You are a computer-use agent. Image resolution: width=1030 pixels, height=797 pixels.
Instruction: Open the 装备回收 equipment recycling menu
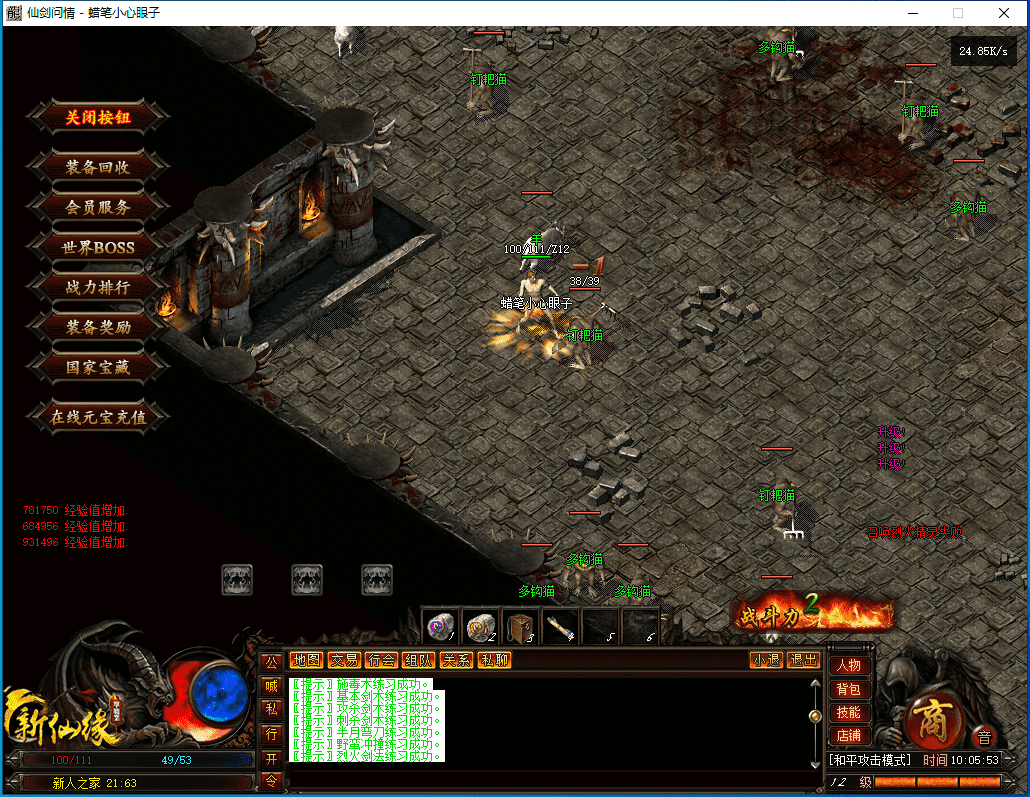98,167
